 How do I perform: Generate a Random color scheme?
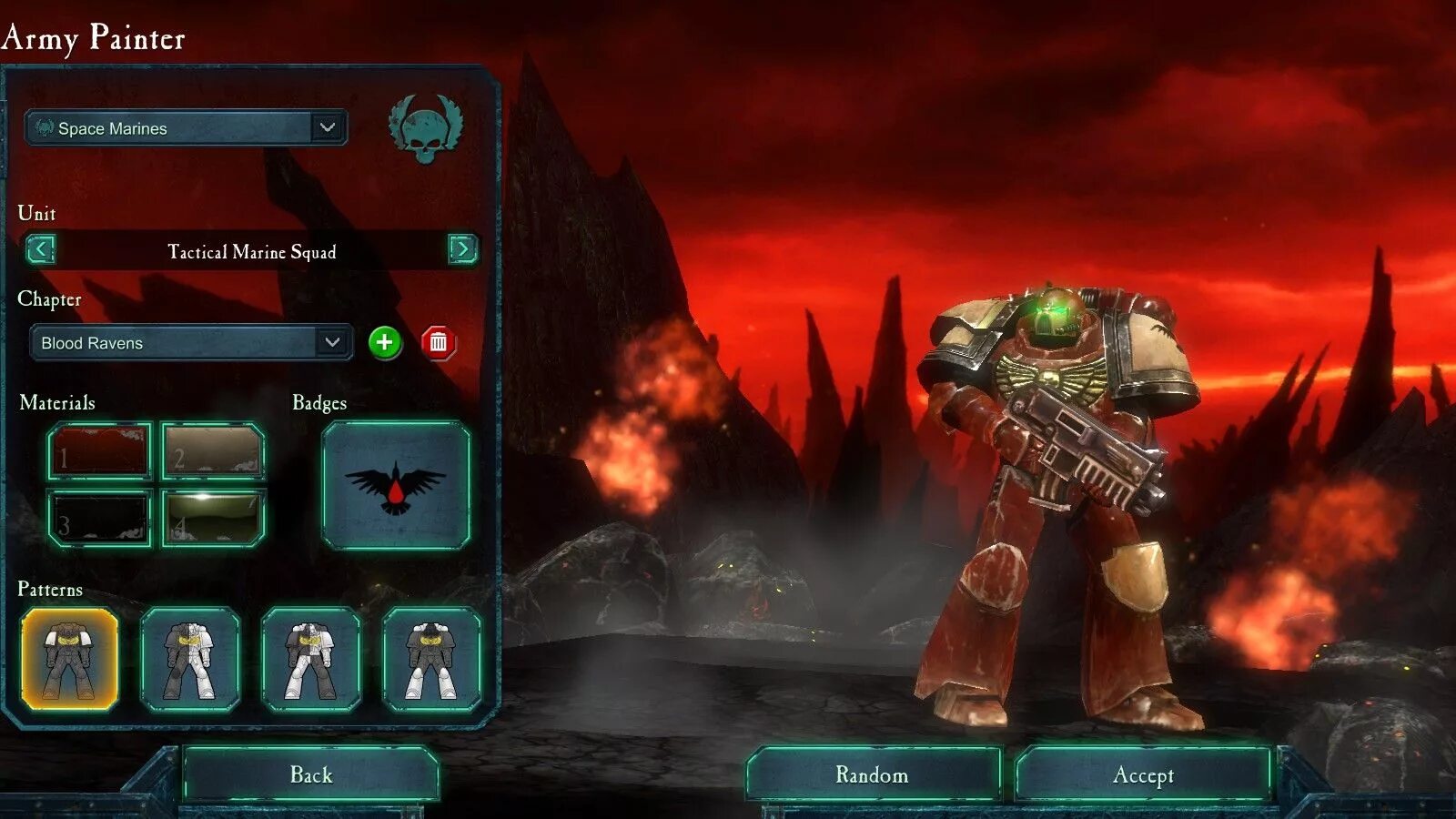click(x=873, y=774)
